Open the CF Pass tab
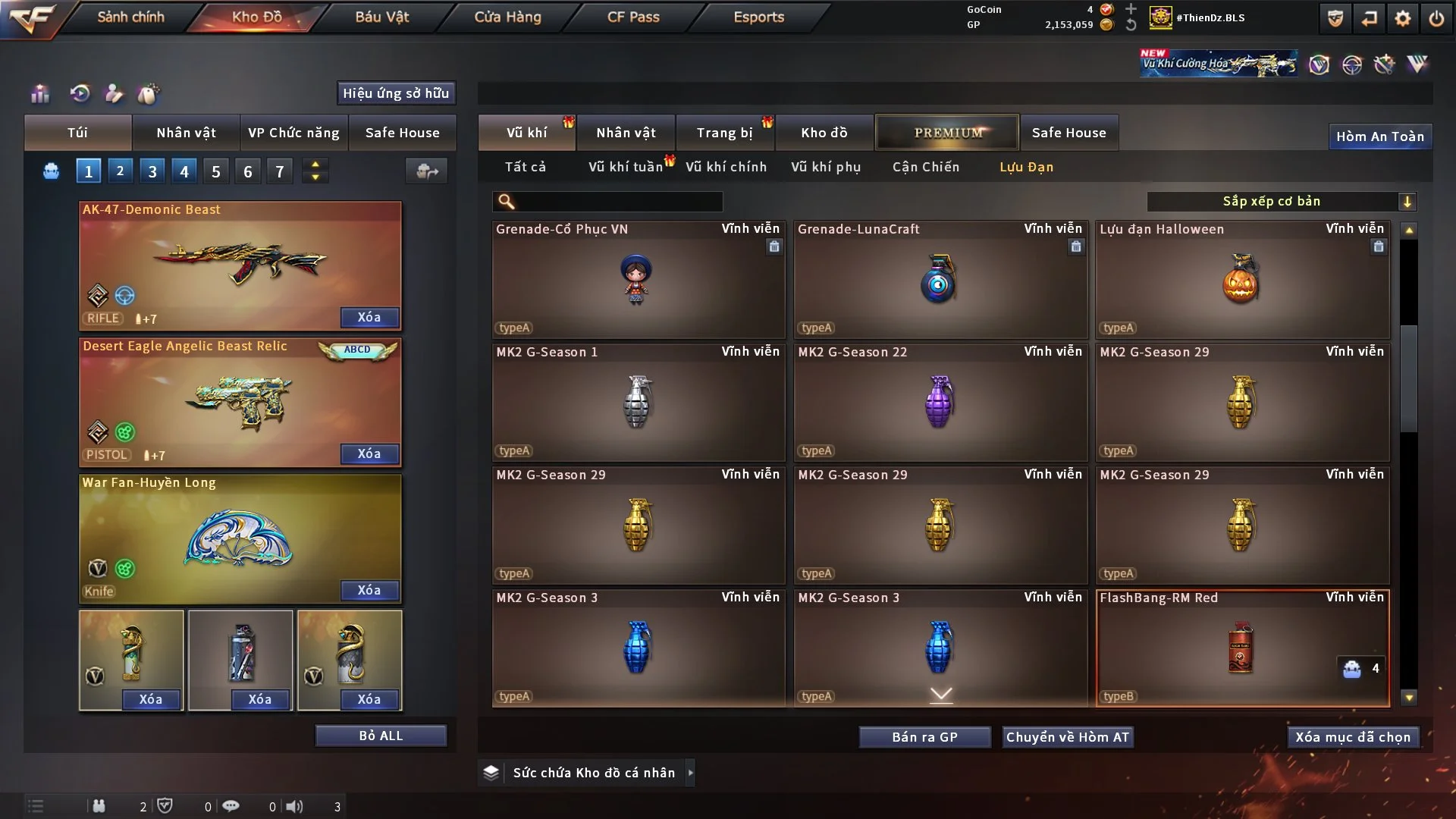 [x=633, y=17]
